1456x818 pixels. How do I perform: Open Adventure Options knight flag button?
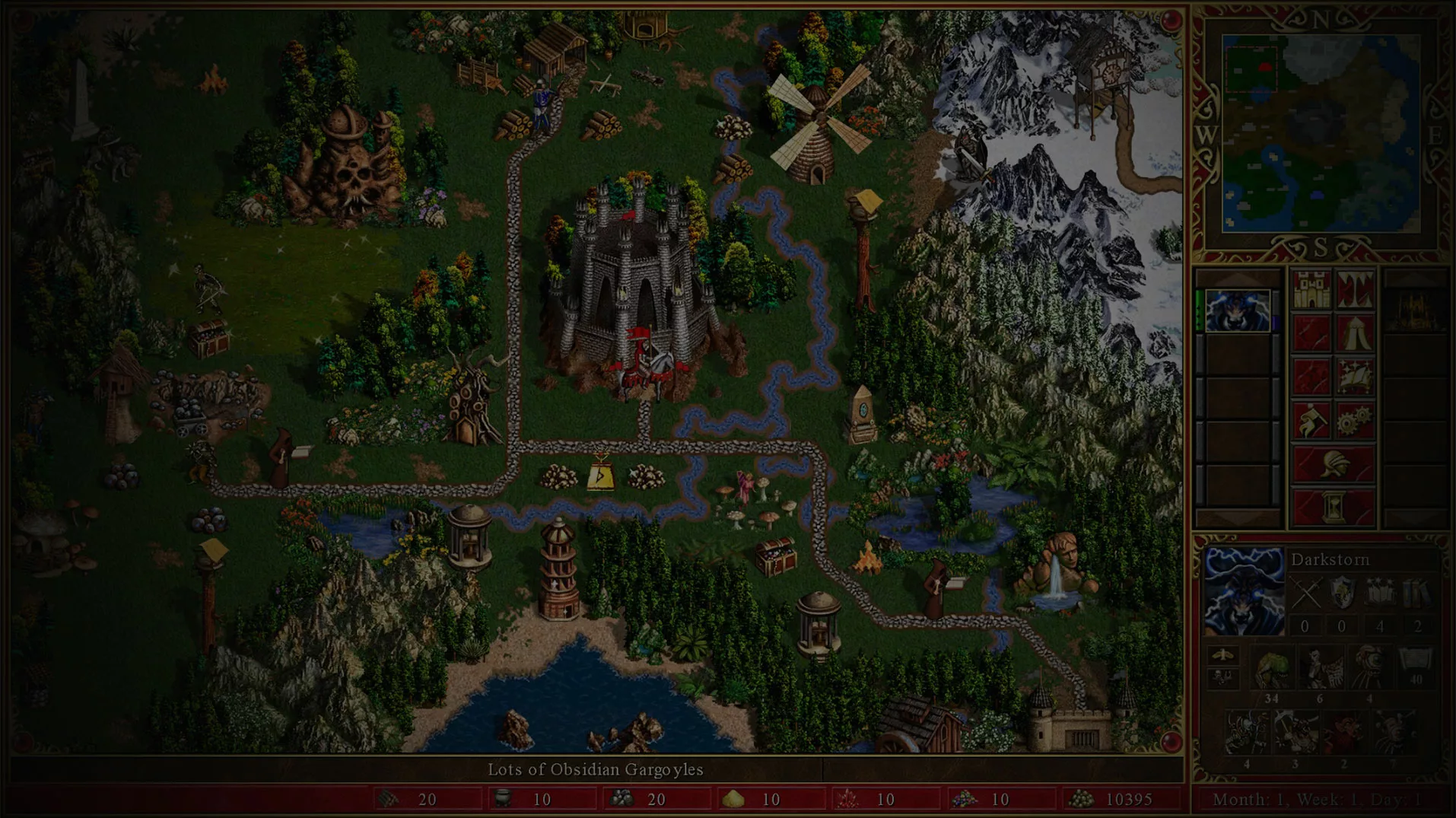coord(1311,421)
